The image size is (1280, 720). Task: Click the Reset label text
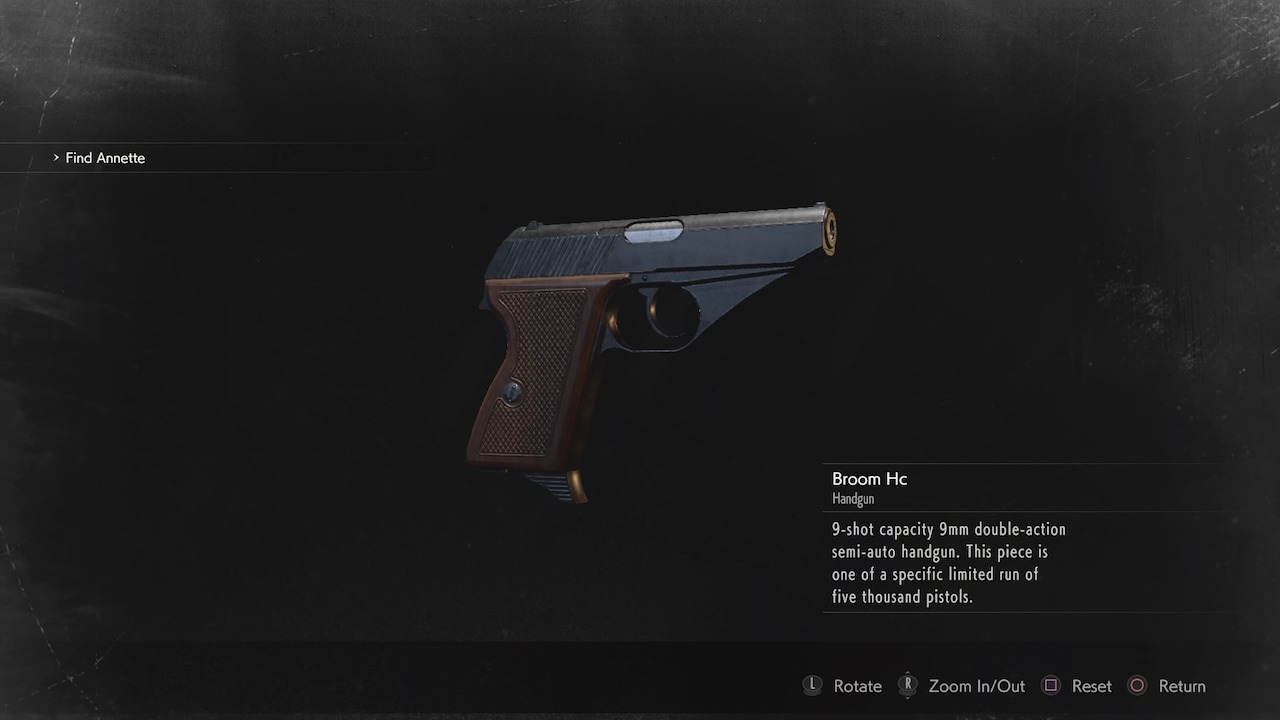pos(1092,686)
